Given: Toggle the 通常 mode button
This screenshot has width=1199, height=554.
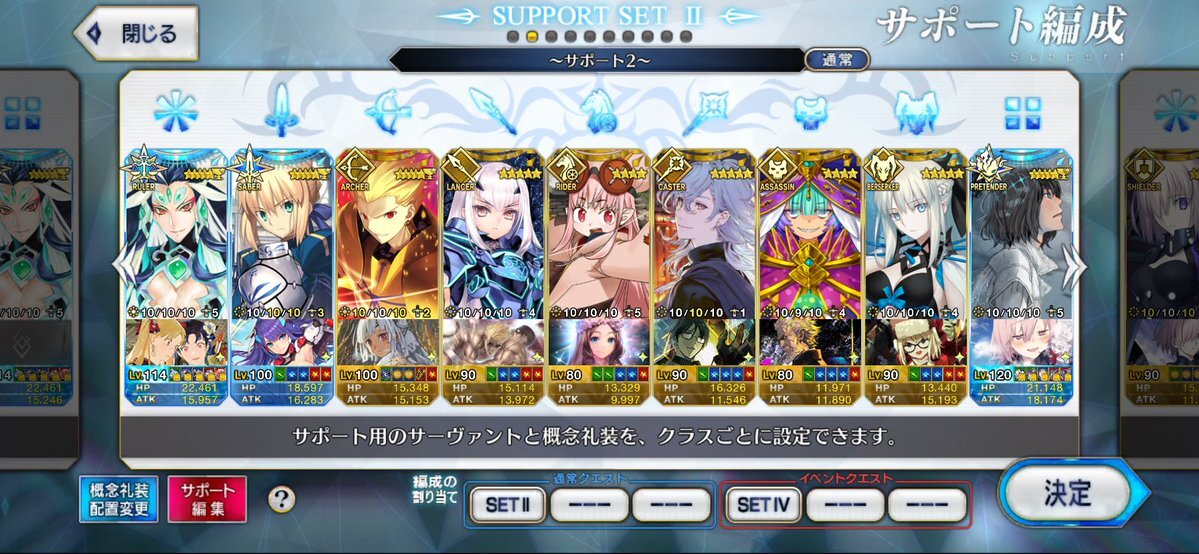Looking at the screenshot, I should (837, 60).
